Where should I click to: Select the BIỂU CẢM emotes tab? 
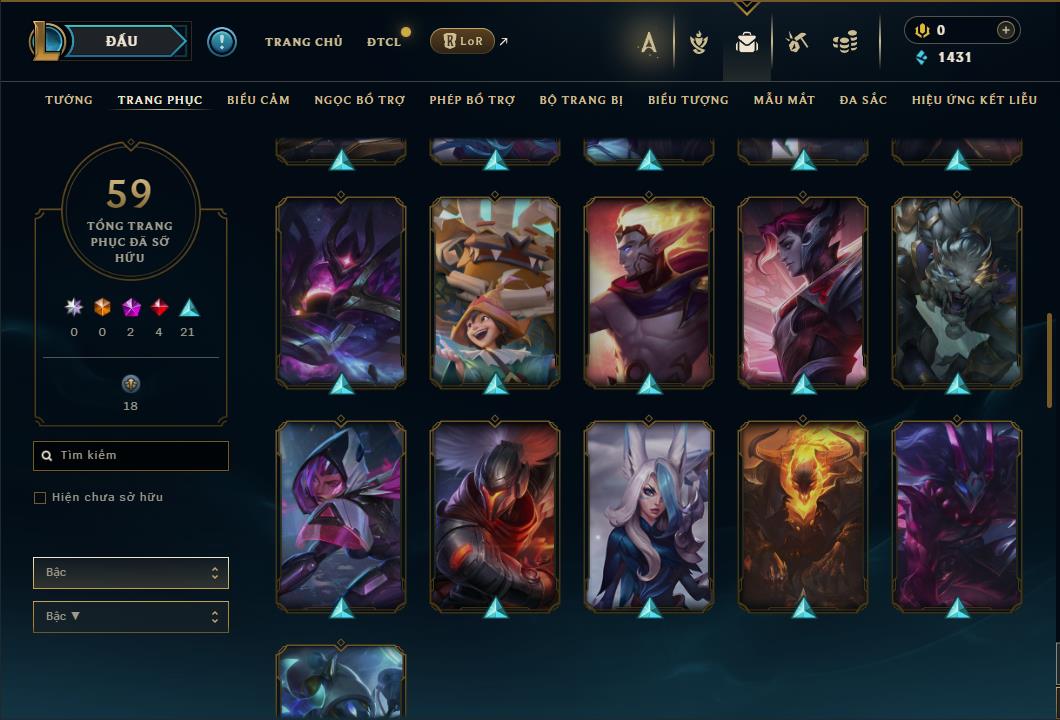coord(258,100)
